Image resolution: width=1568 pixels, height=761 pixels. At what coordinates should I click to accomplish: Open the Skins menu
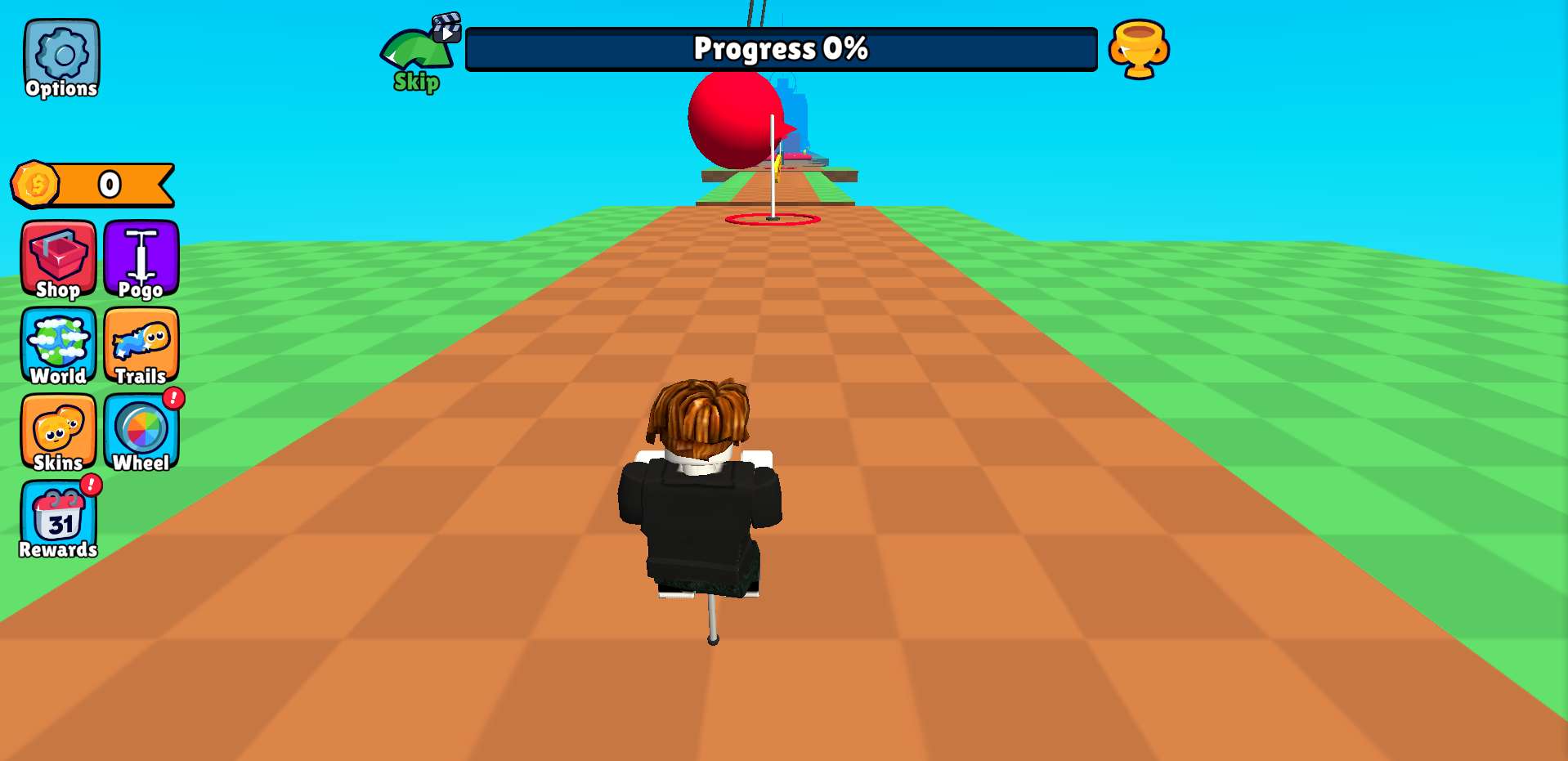(58, 432)
